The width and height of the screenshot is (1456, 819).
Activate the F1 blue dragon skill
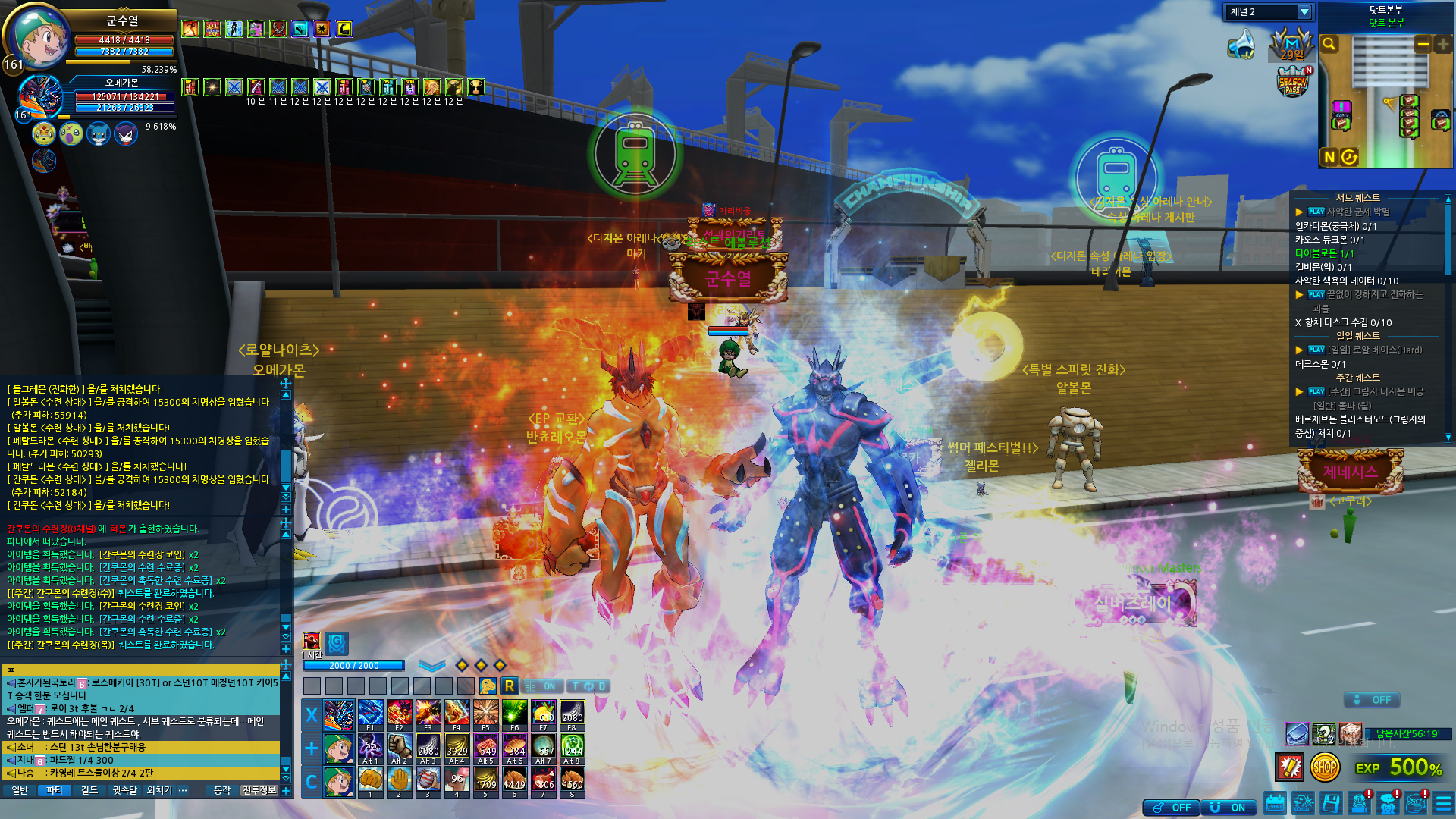pos(370,714)
